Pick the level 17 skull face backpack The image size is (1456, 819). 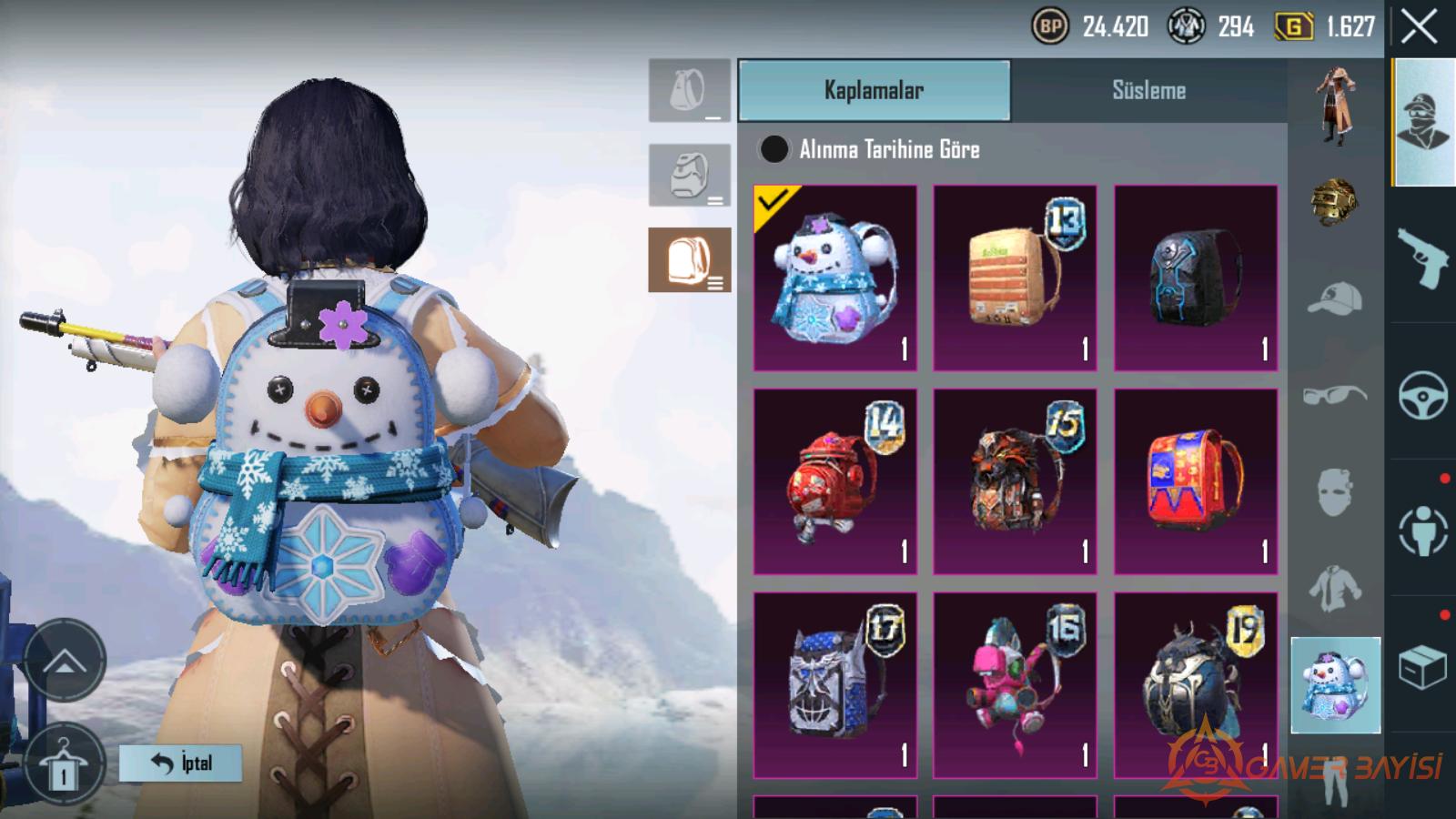(835, 684)
